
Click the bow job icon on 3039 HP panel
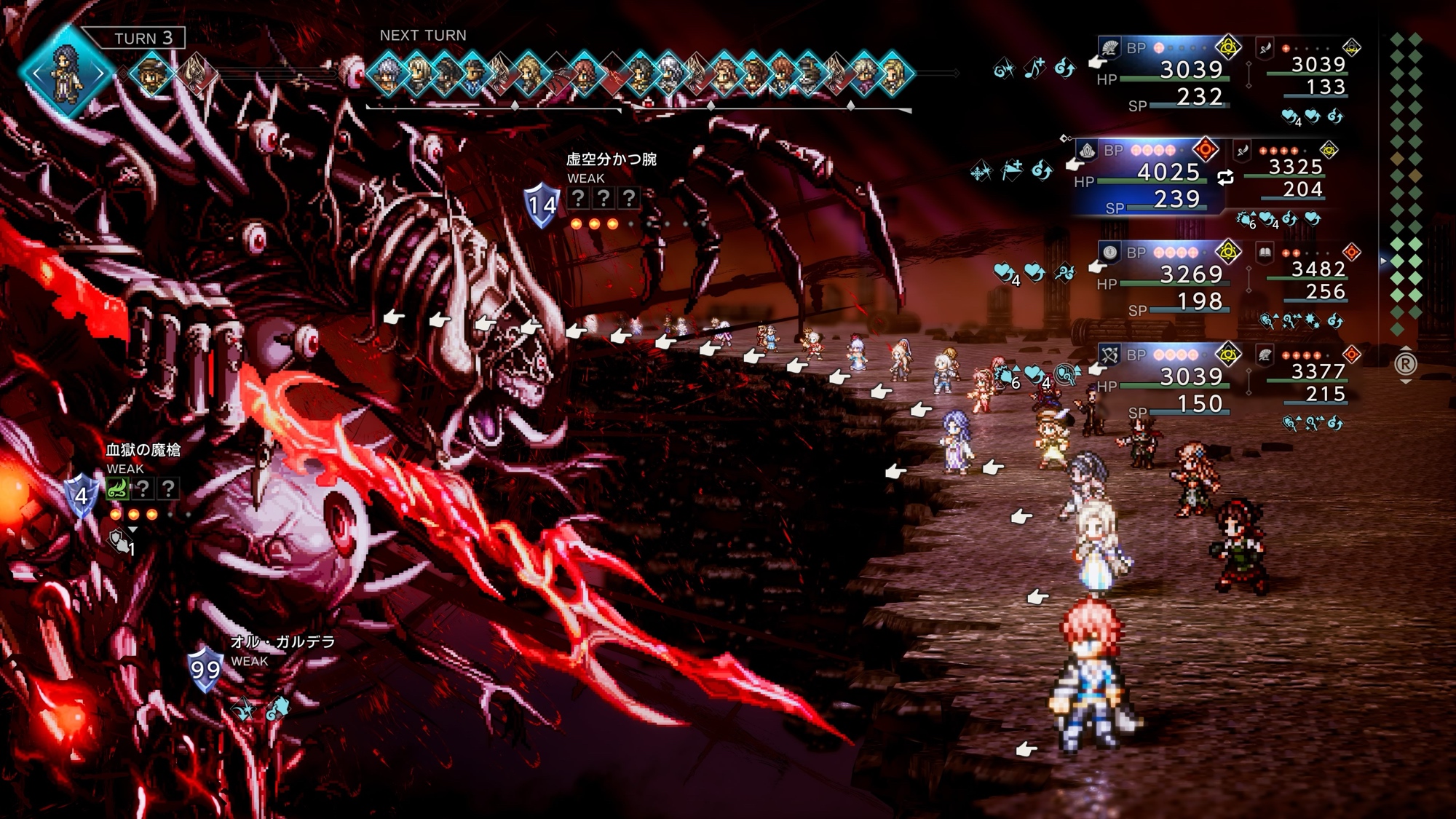(1109, 355)
